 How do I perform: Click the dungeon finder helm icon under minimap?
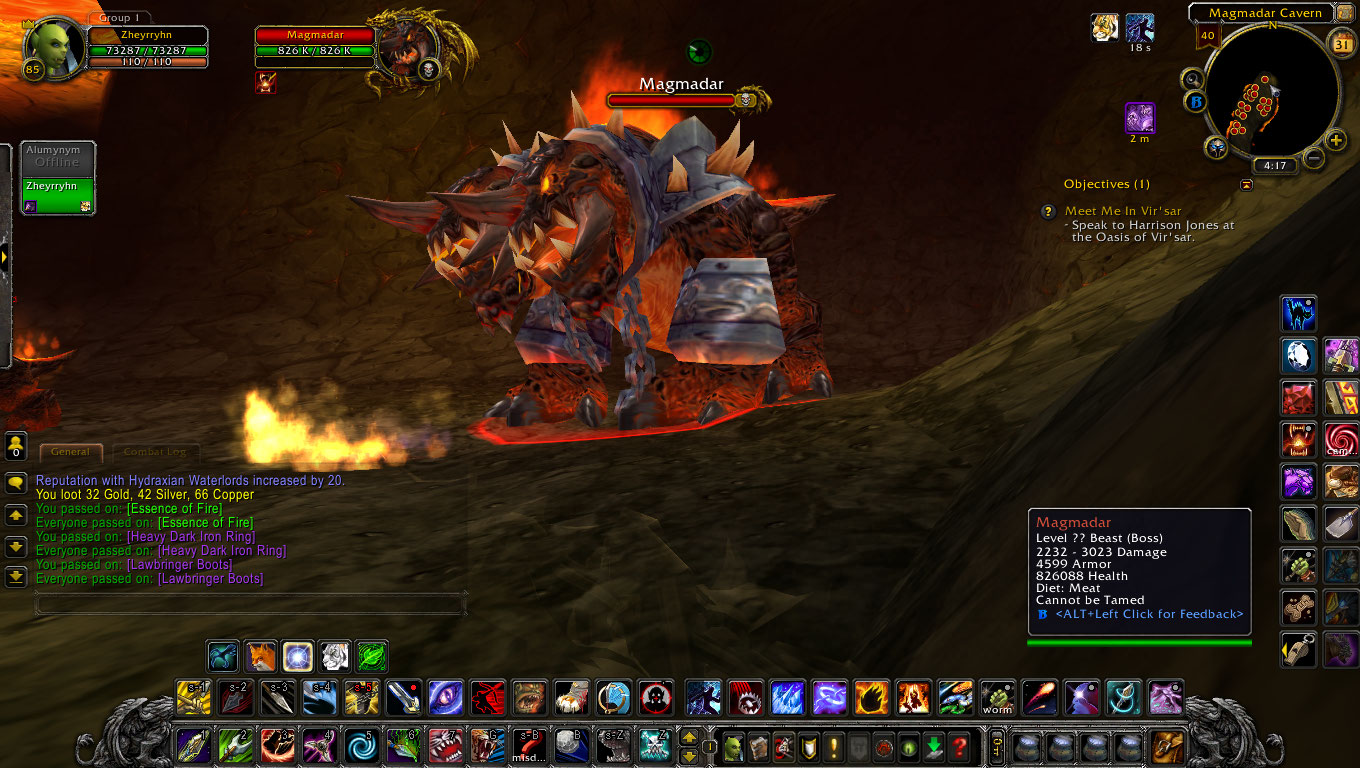1216,146
